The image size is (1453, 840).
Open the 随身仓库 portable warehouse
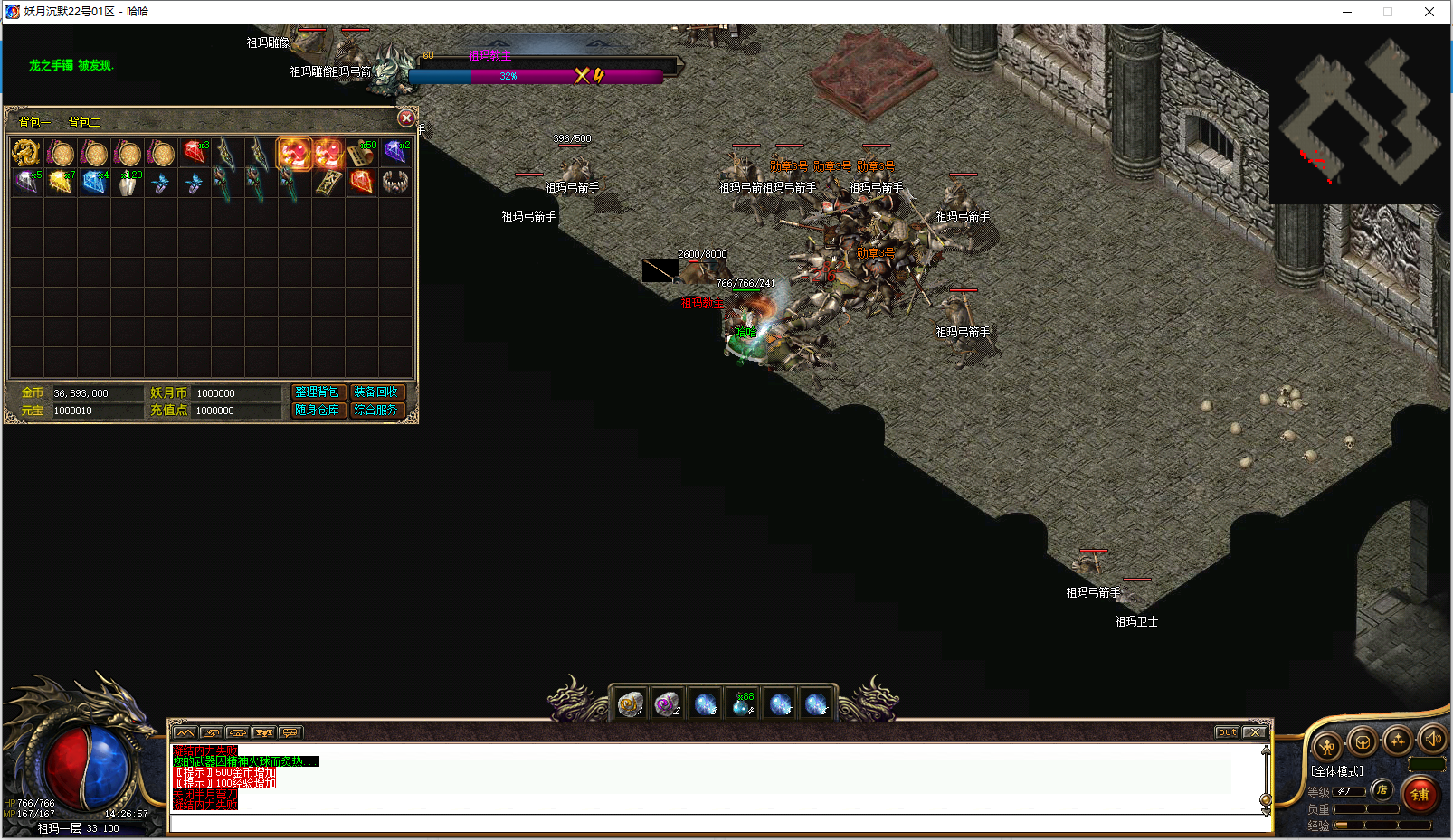(318, 411)
